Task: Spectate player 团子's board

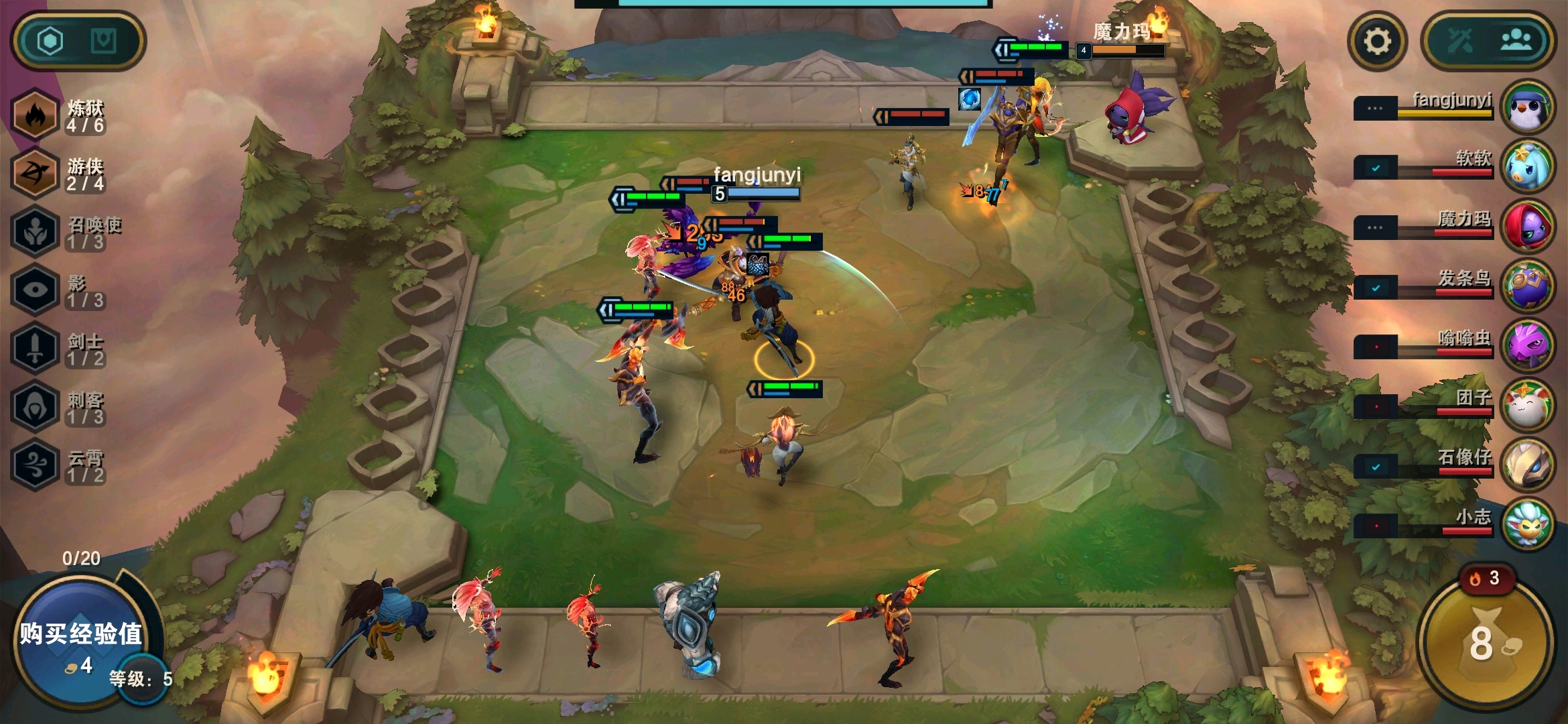Action: (1526, 406)
